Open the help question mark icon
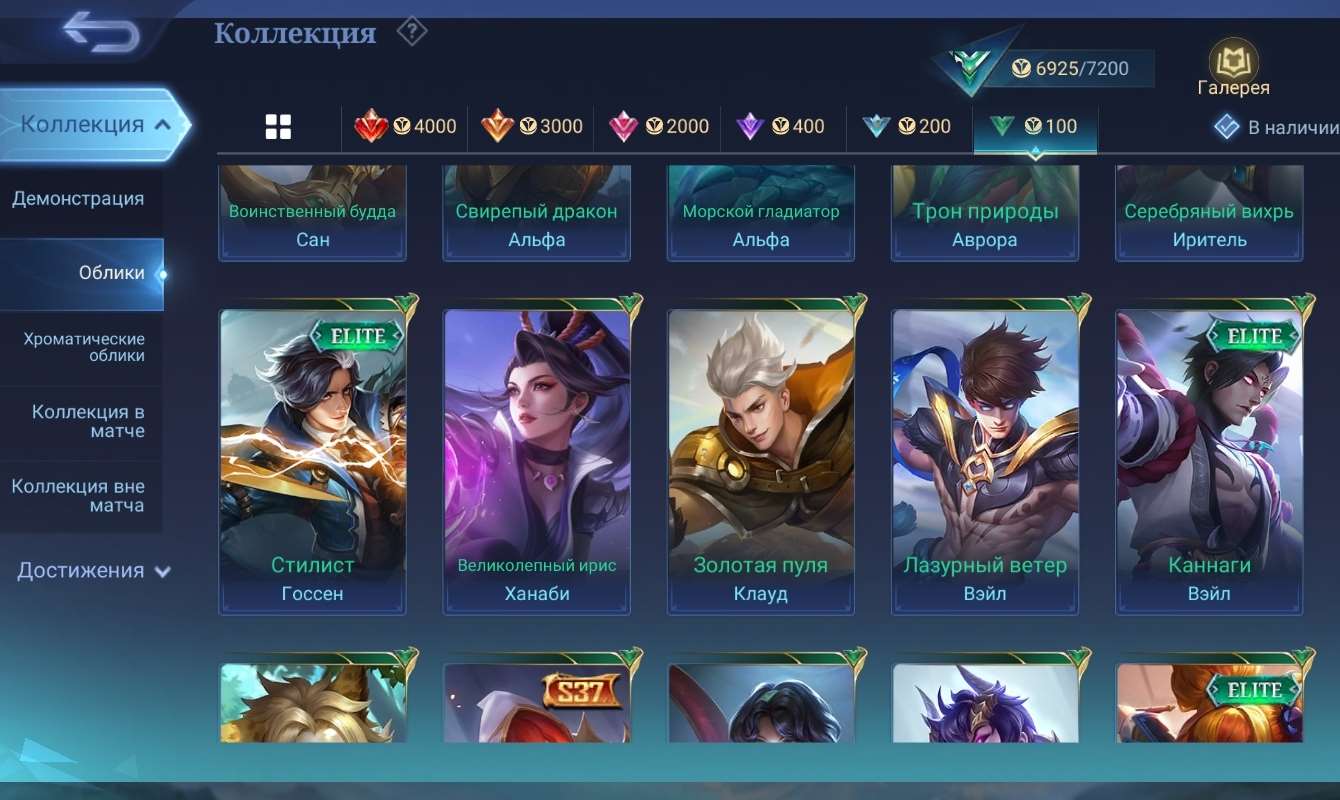This screenshot has height=800, width=1340. point(411,31)
